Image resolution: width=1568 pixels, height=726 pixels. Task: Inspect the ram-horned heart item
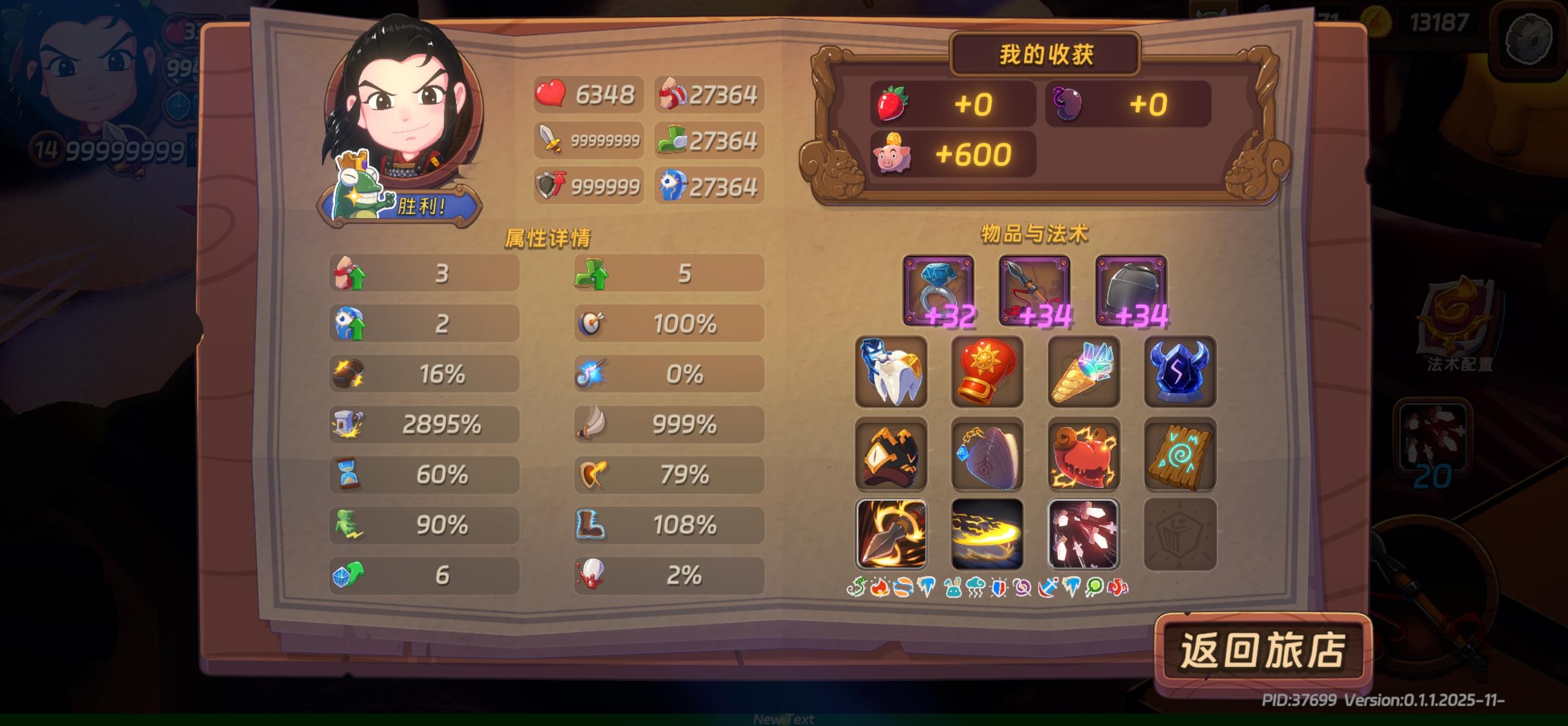coord(1083,454)
